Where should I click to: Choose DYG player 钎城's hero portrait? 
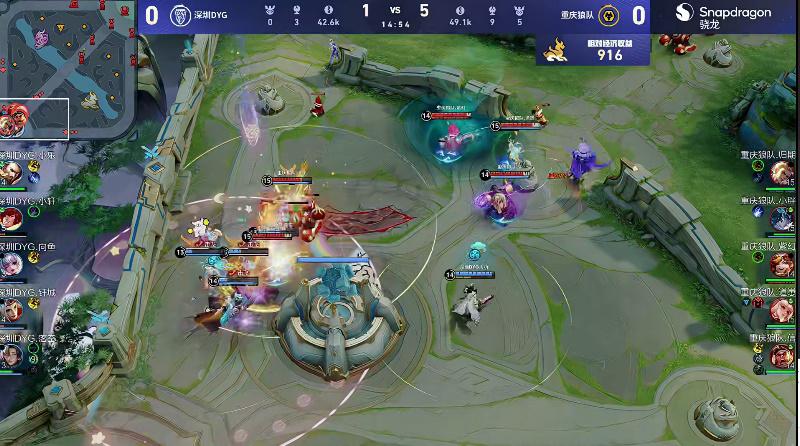pyautogui.click(x=13, y=310)
